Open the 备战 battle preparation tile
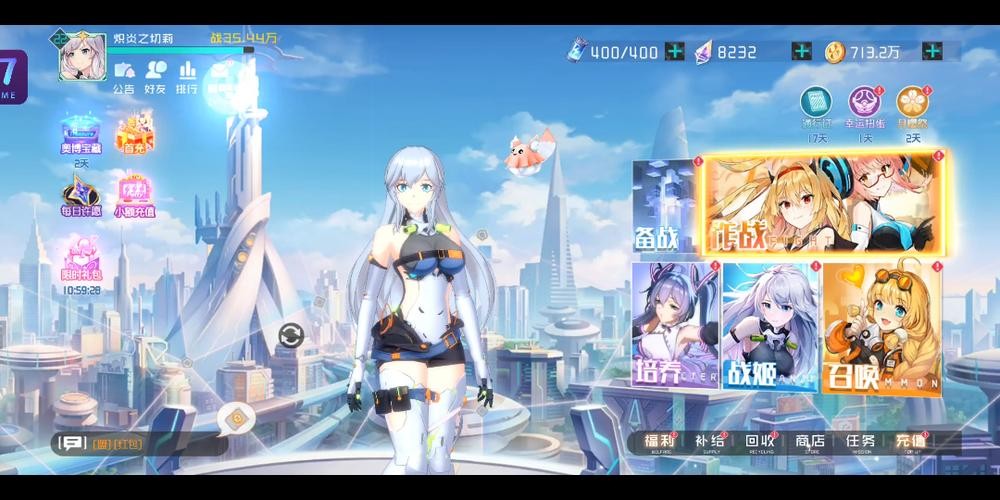 pyautogui.click(x=665, y=208)
